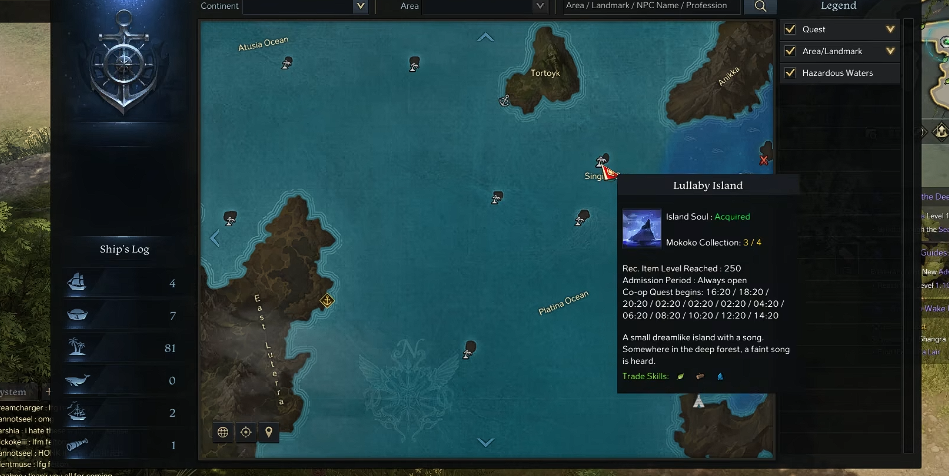Image resolution: width=949 pixels, height=476 pixels.
Task: Pan the map north with top arrow
Action: click(x=486, y=38)
